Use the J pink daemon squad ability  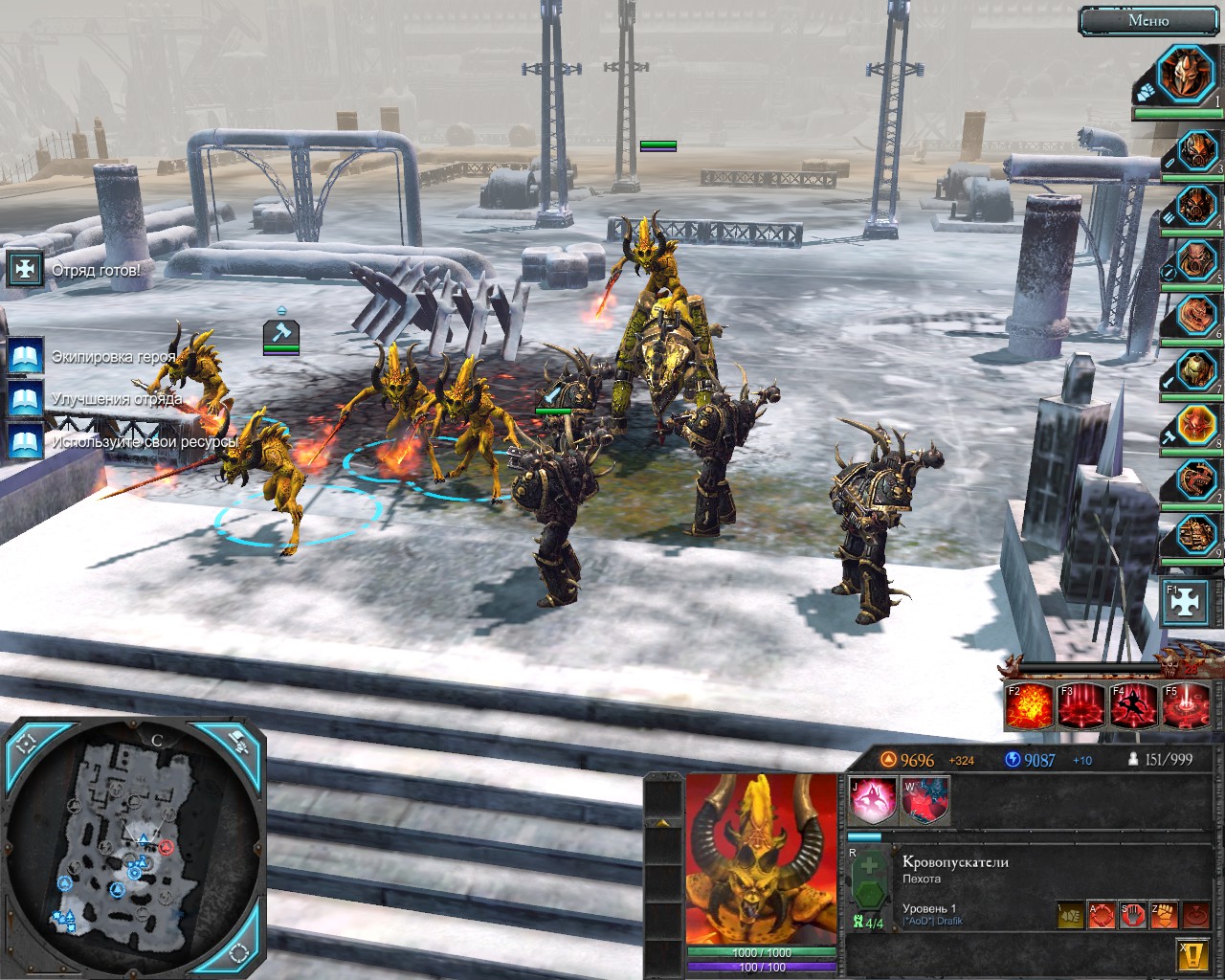pos(873,800)
